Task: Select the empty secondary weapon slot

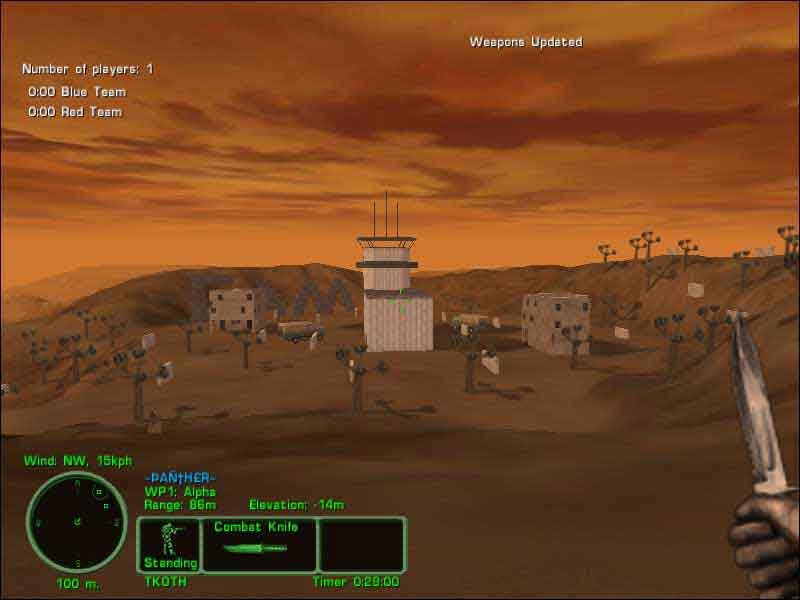Action: 361,544
